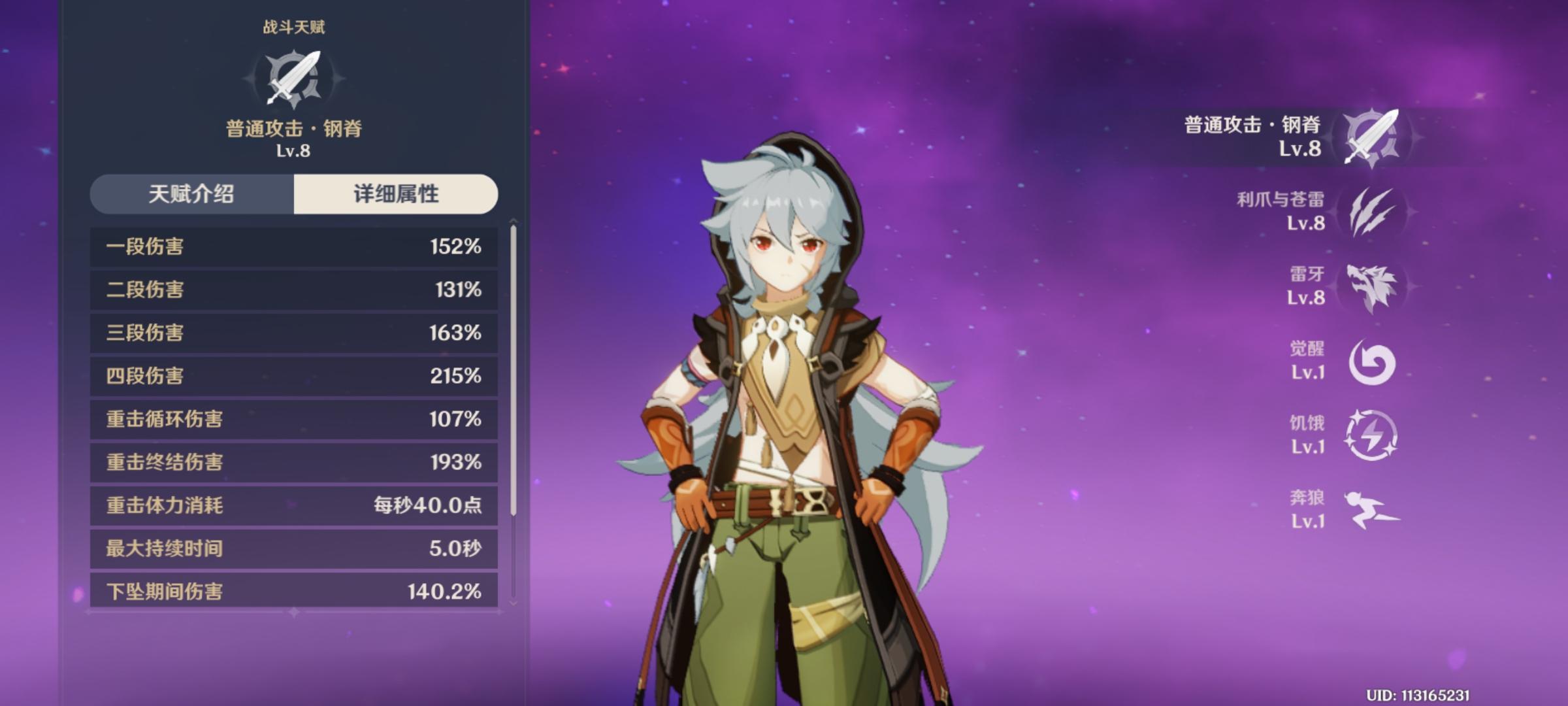The height and width of the screenshot is (706, 1568).
Task: Click the 最大持续时间 attribute row
Action: (x=293, y=548)
